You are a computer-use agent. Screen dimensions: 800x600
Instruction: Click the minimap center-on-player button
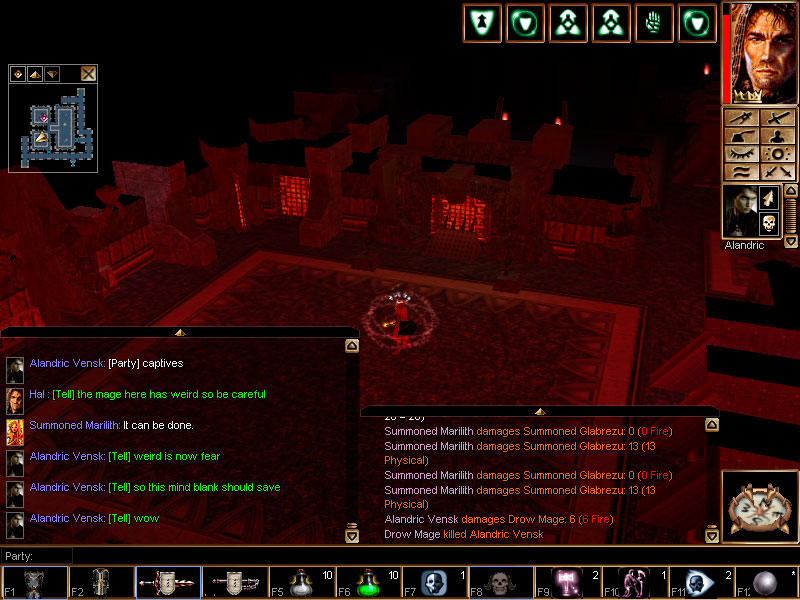pyautogui.click(x=19, y=73)
